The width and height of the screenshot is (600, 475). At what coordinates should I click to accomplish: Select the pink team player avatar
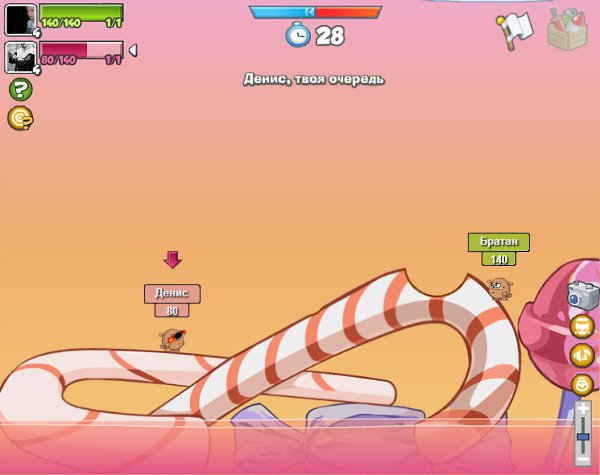[20, 57]
